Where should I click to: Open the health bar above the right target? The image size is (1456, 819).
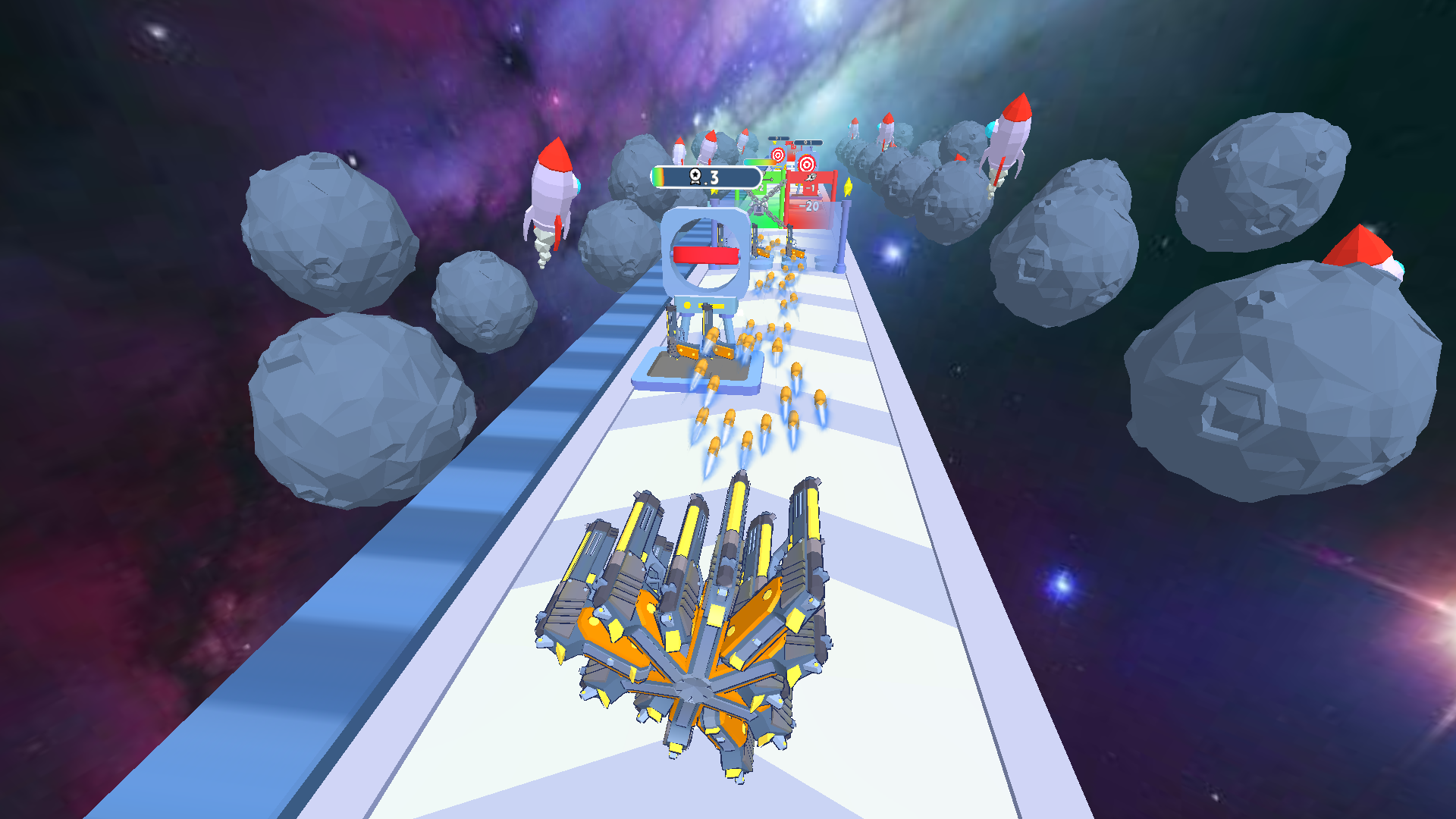point(808,142)
